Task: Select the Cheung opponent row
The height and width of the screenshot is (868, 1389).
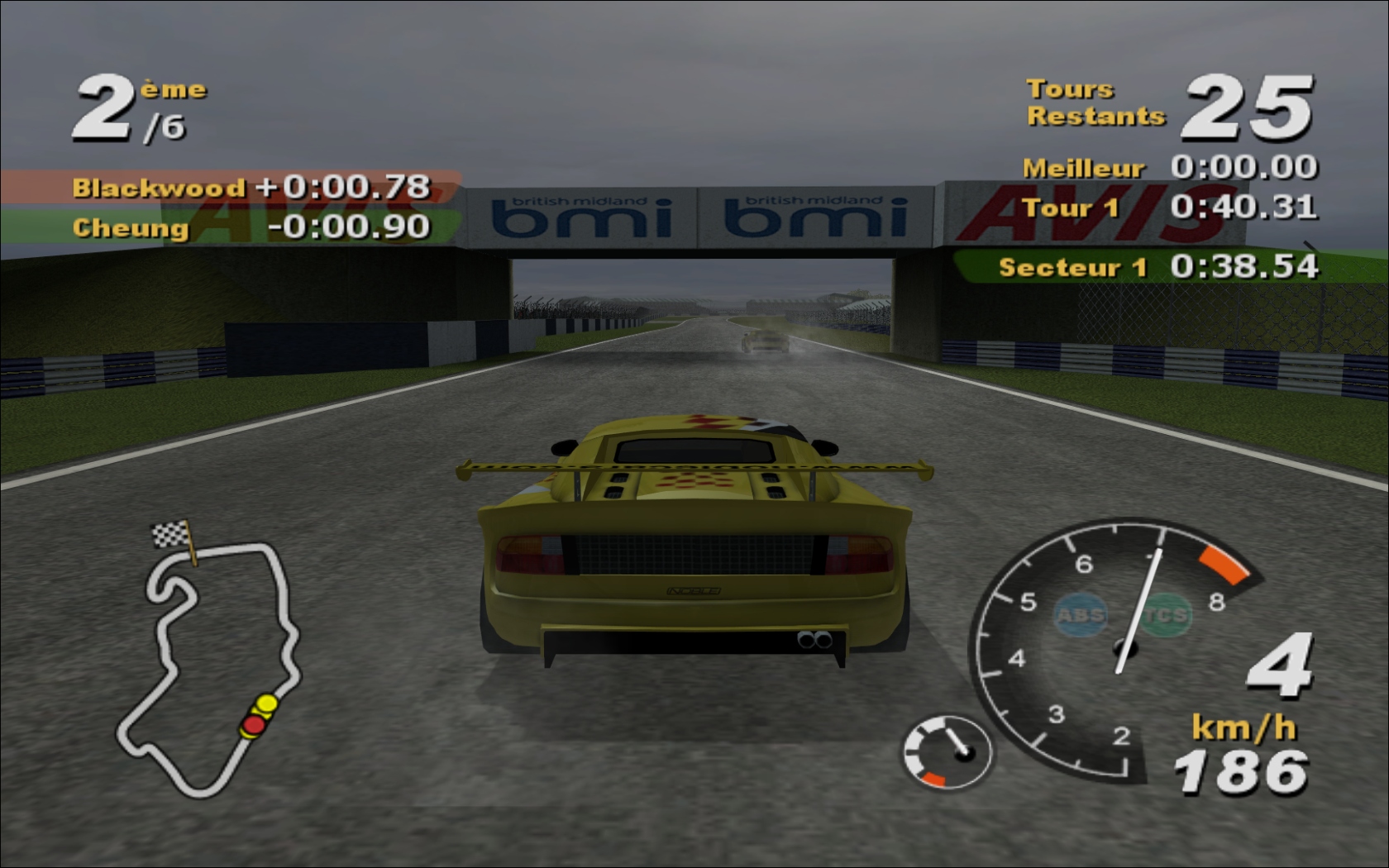Action: (231, 227)
